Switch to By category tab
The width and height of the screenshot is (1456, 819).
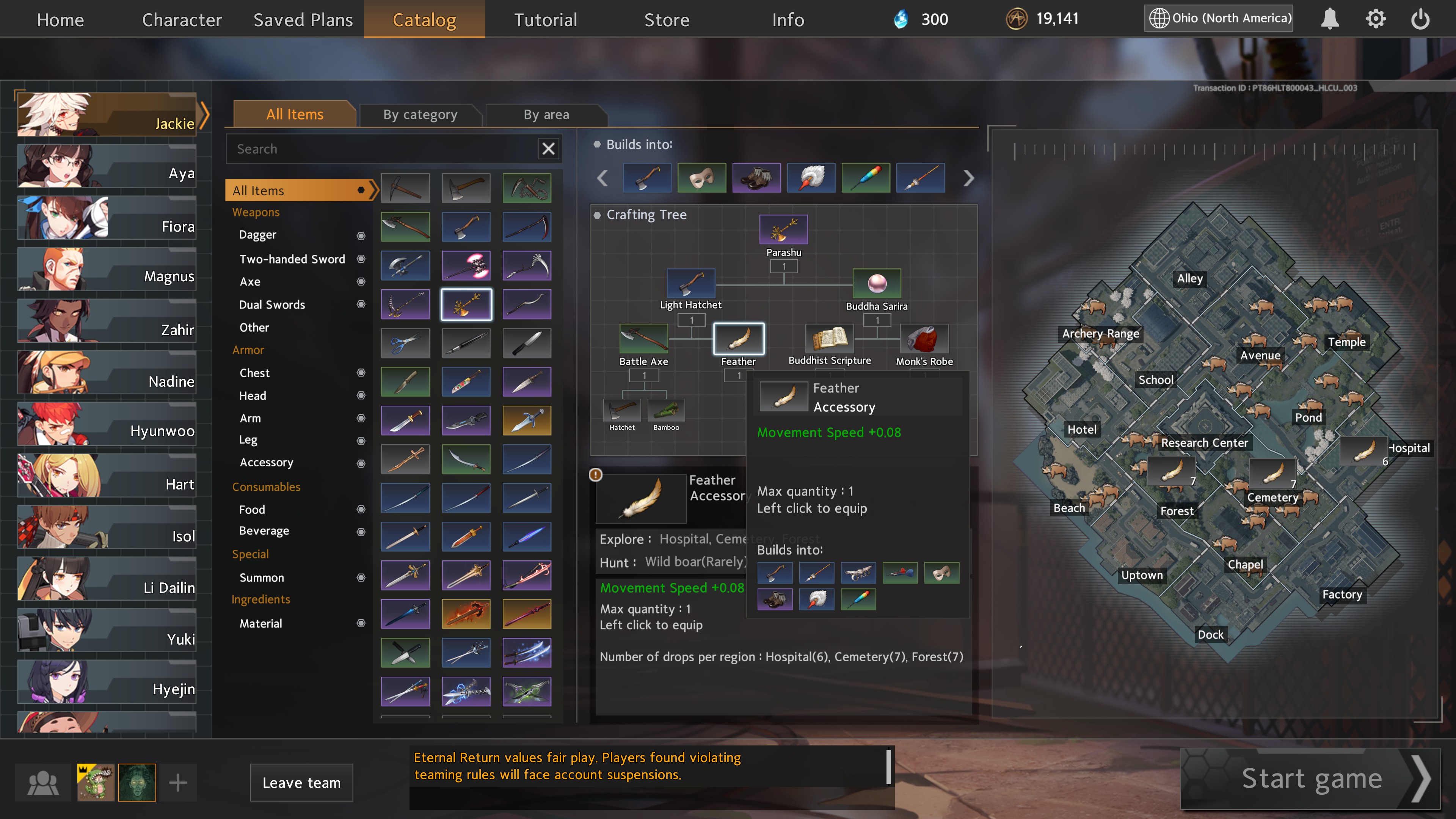[x=420, y=115]
